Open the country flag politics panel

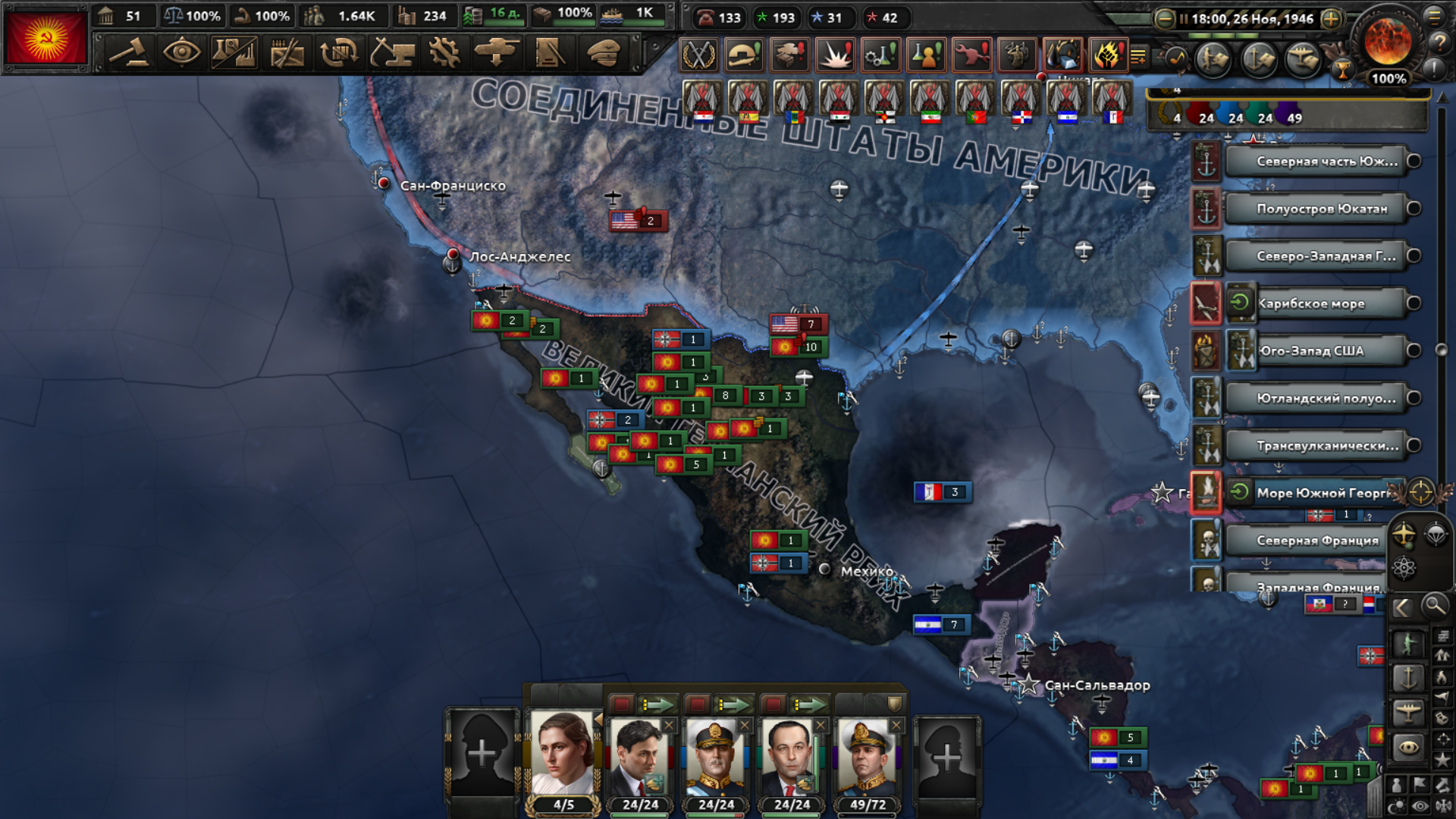point(45,38)
